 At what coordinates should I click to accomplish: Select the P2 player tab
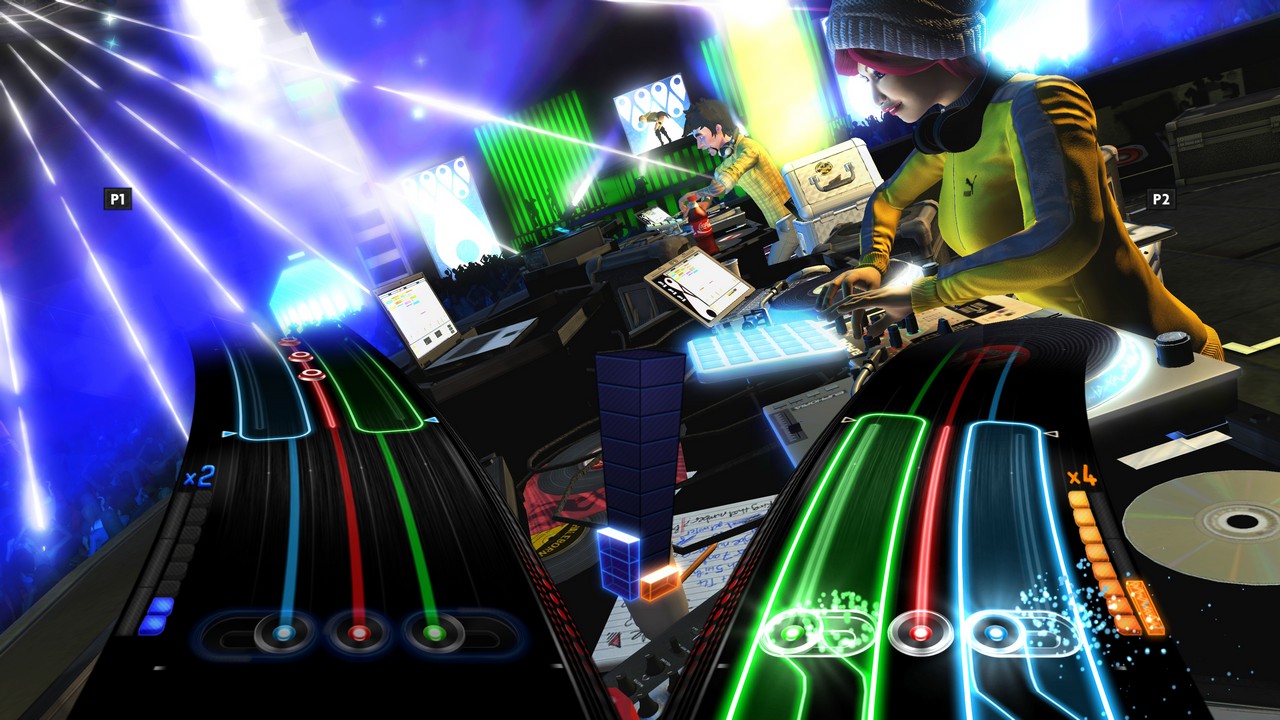pos(1163,200)
